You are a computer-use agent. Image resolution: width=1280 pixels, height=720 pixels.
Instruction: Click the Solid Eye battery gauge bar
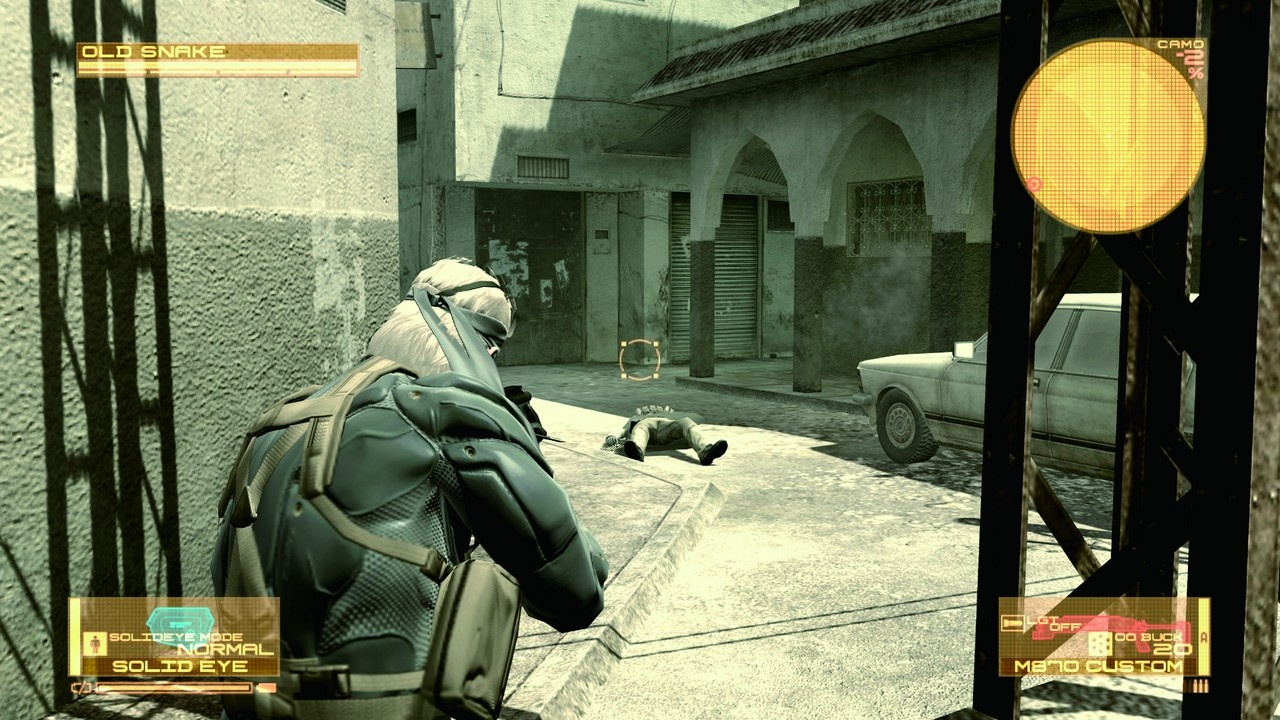(x=174, y=688)
